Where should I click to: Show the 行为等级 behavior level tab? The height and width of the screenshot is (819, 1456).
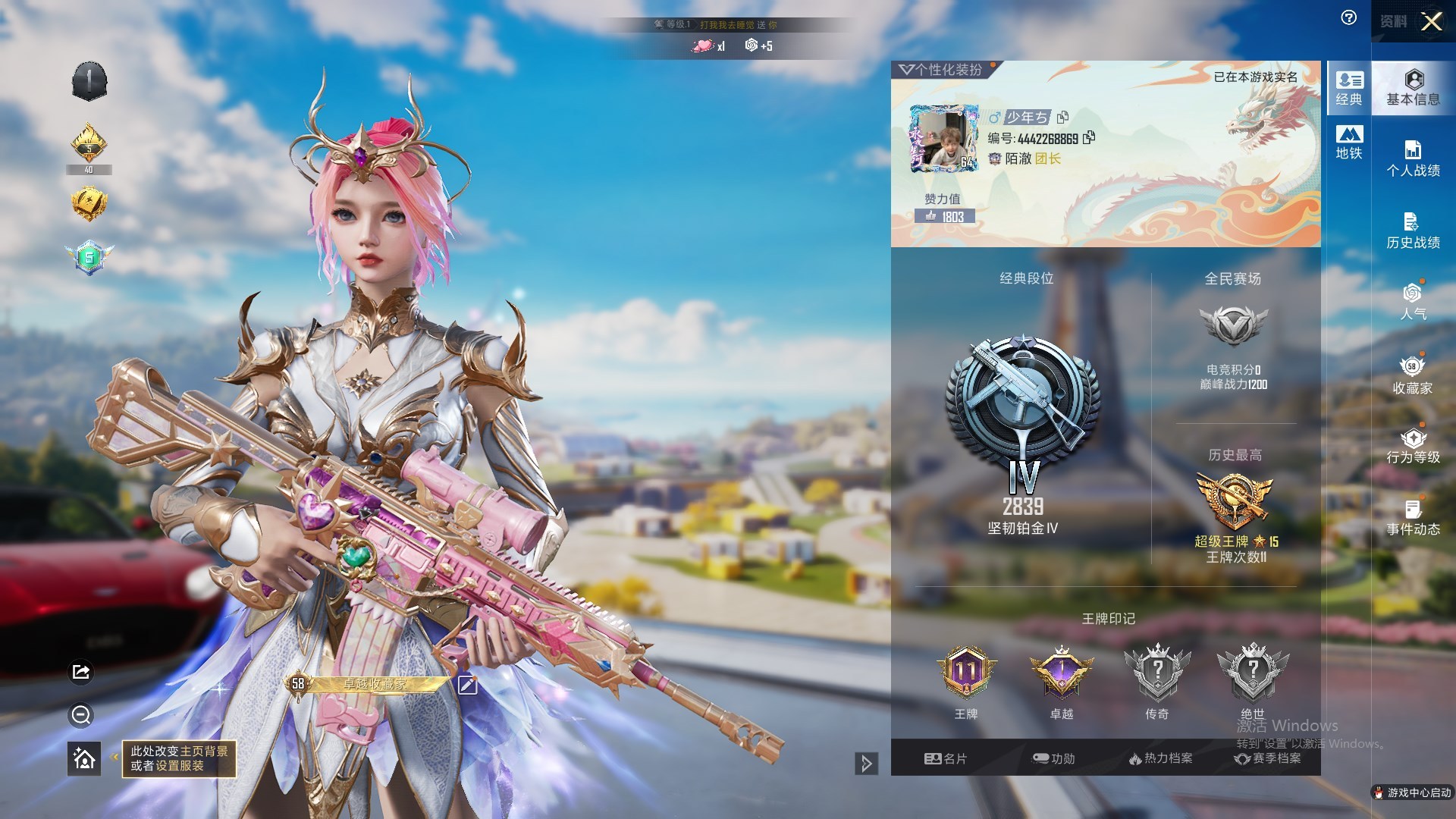[1413, 446]
